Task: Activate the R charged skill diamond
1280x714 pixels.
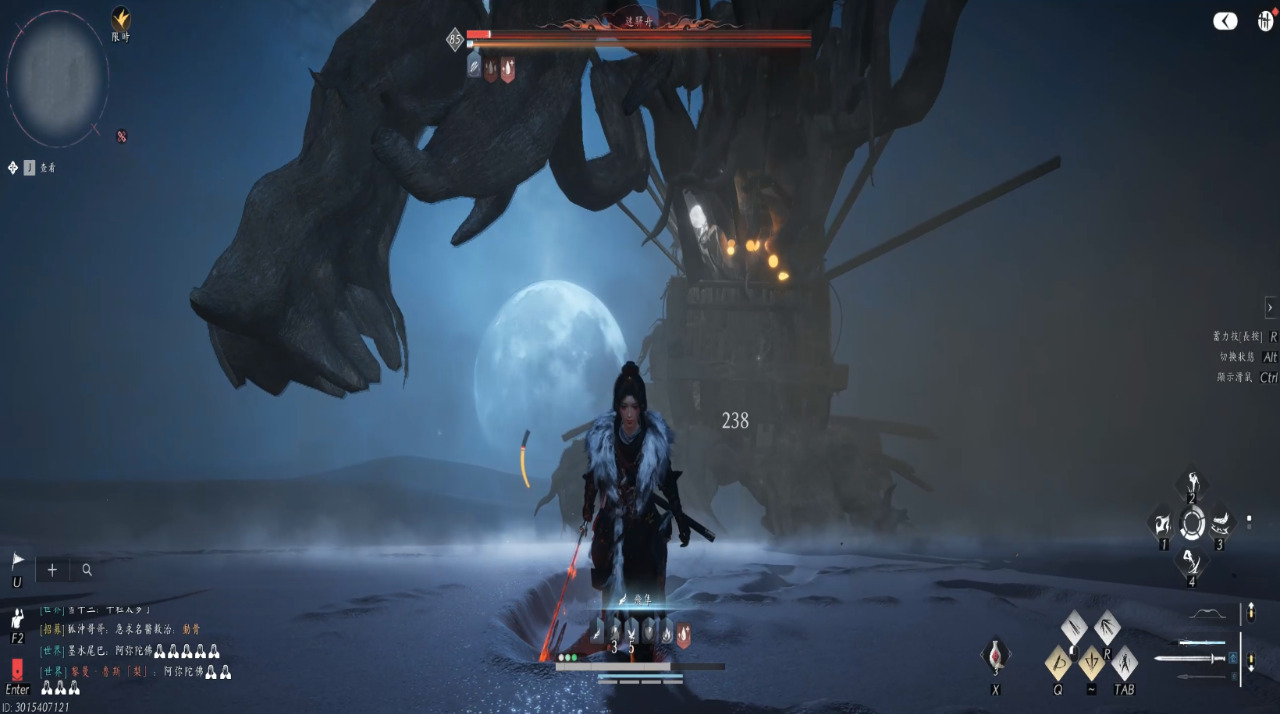Action: pos(1106,628)
